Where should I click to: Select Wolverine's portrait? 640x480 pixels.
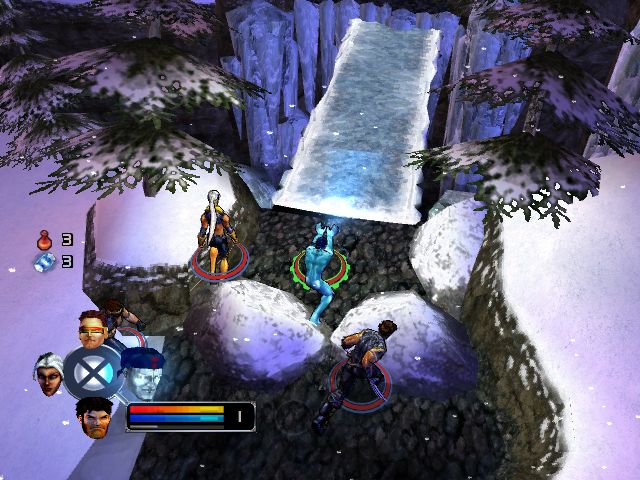click(94, 416)
